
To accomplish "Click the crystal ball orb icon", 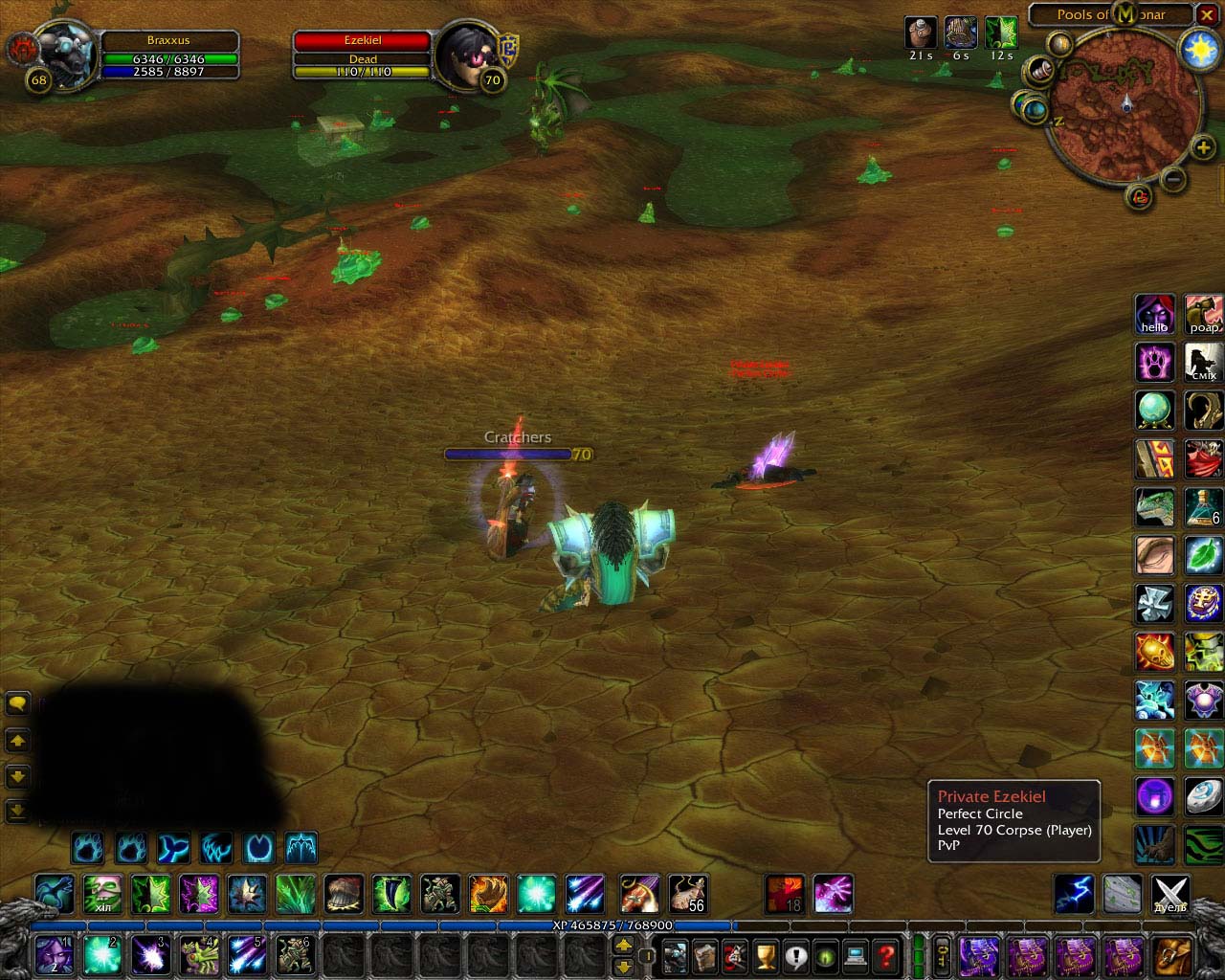I will pyautogui.click(x=1154, y=411).
